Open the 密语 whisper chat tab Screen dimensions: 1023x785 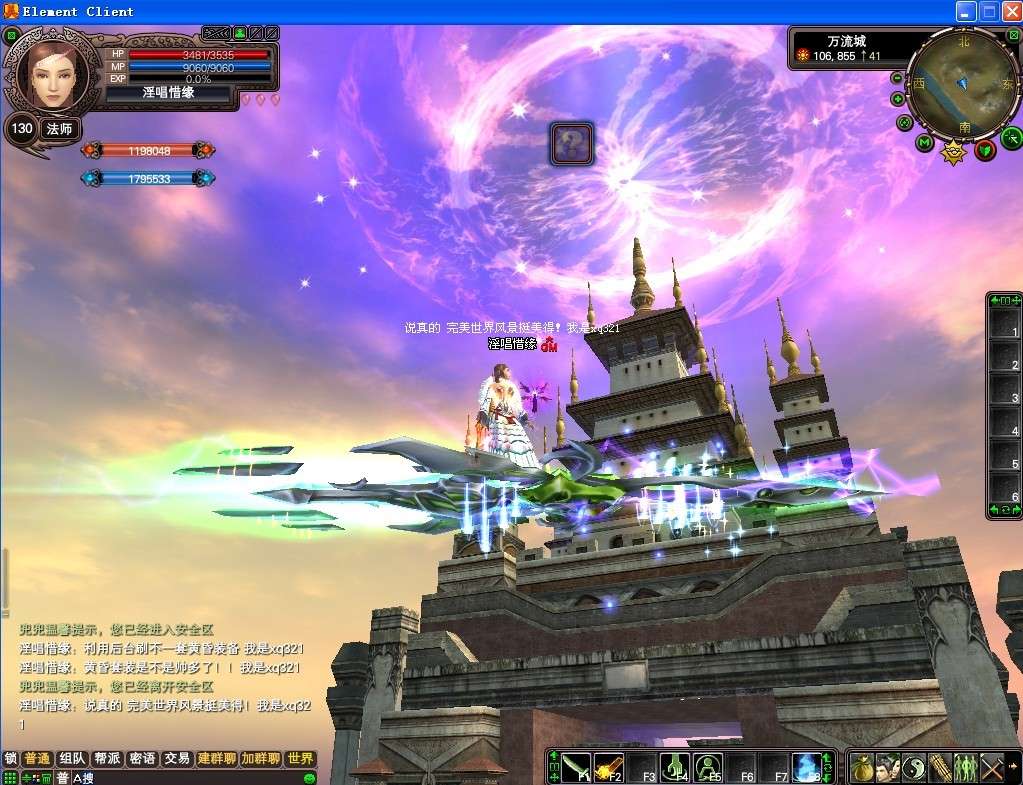pos(142,759)
